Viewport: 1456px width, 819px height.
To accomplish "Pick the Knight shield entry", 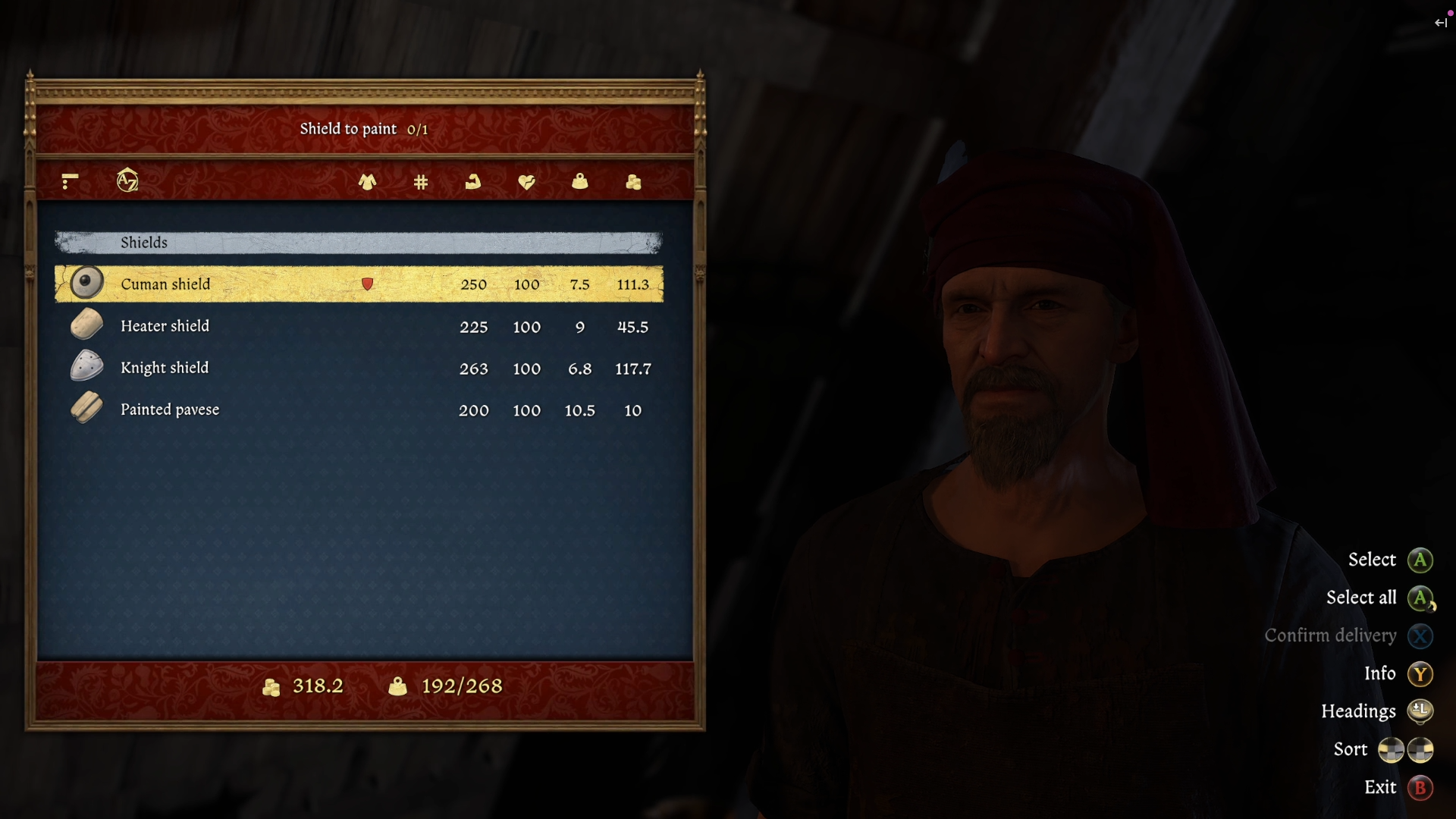I will pyautogui.click(x=359, y=368).
